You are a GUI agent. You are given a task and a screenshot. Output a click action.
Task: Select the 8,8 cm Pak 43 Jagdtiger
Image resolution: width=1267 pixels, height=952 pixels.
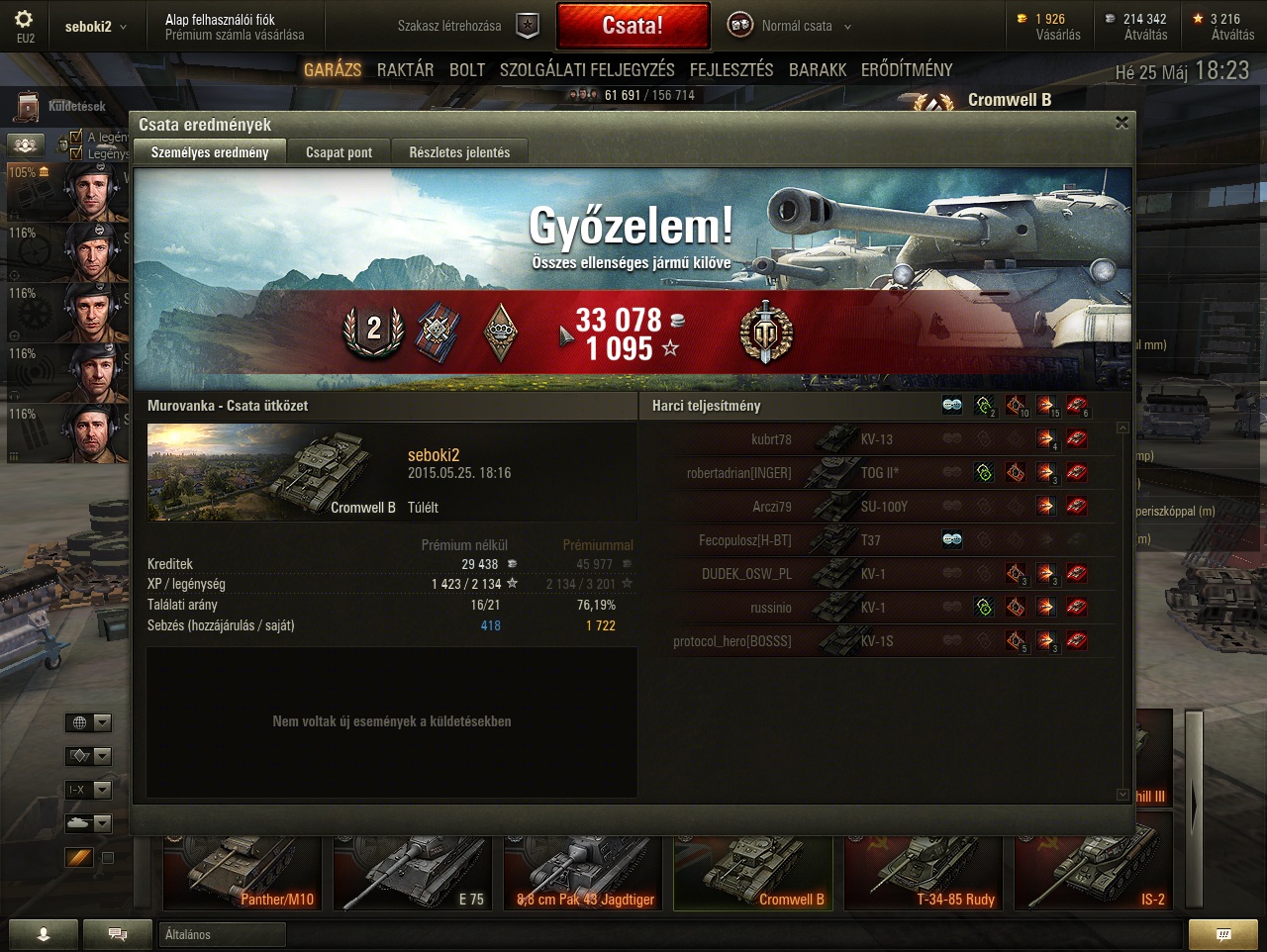pyautogui.click(x=583, y=873)
